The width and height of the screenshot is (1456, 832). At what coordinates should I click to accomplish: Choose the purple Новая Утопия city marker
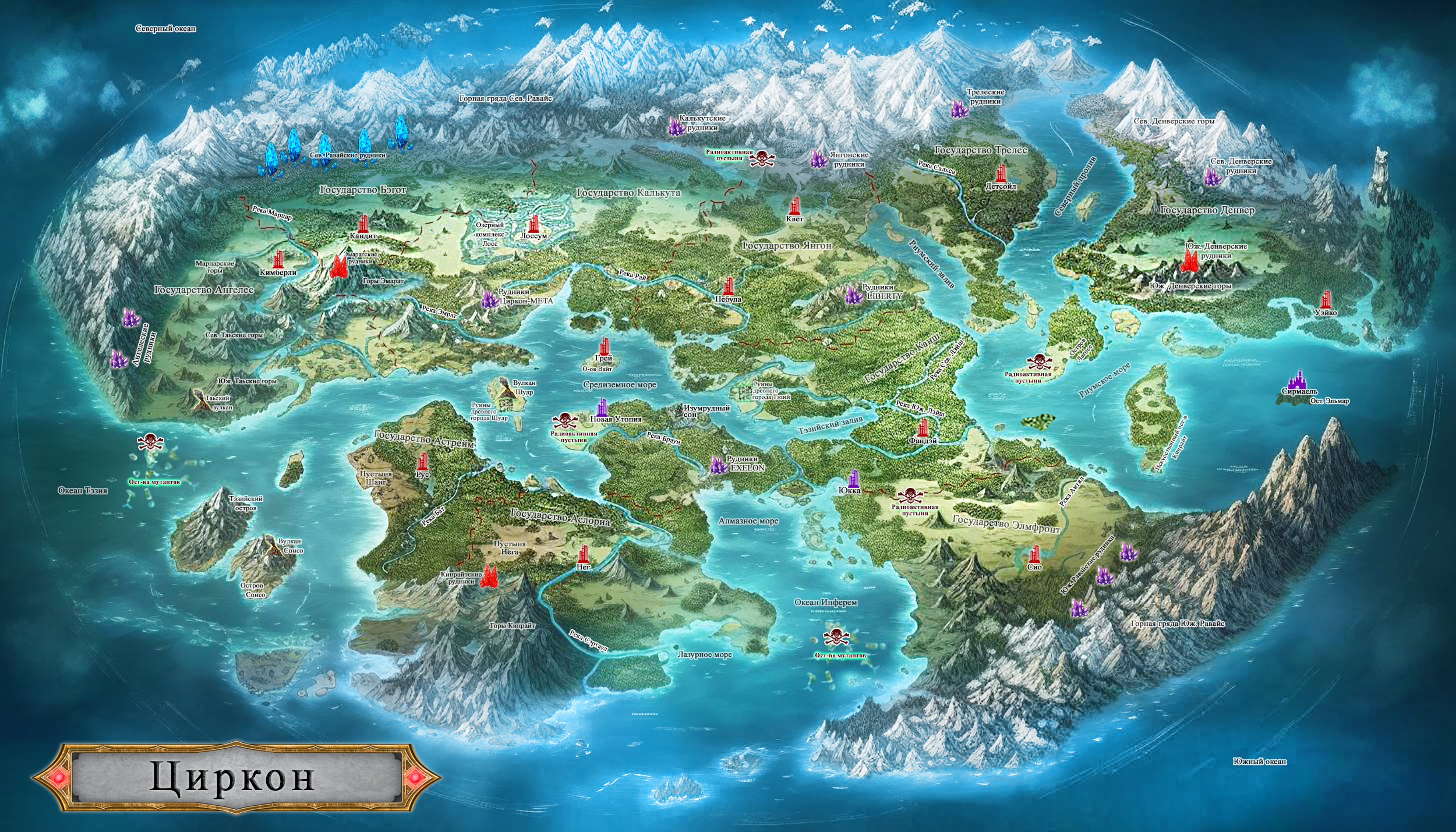602,407
